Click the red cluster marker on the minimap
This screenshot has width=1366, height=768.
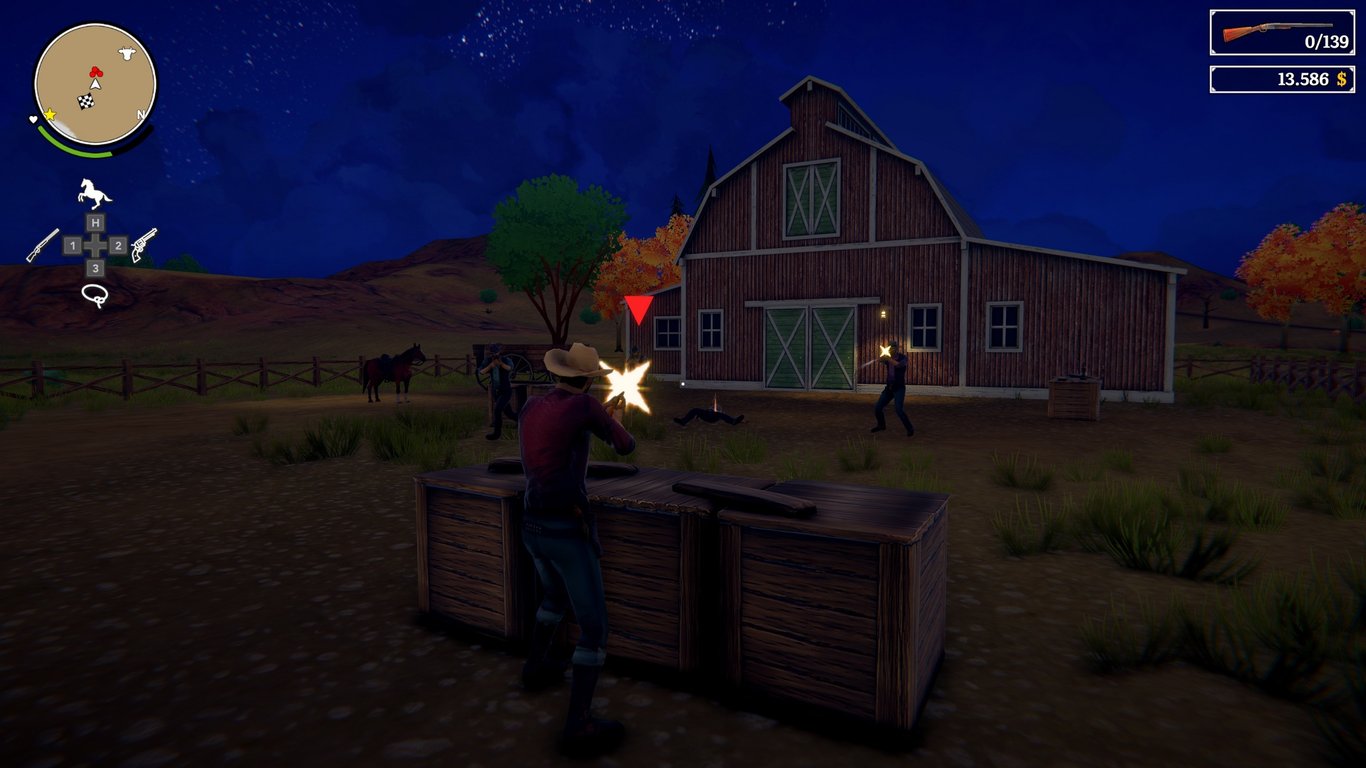coord(95,69)
